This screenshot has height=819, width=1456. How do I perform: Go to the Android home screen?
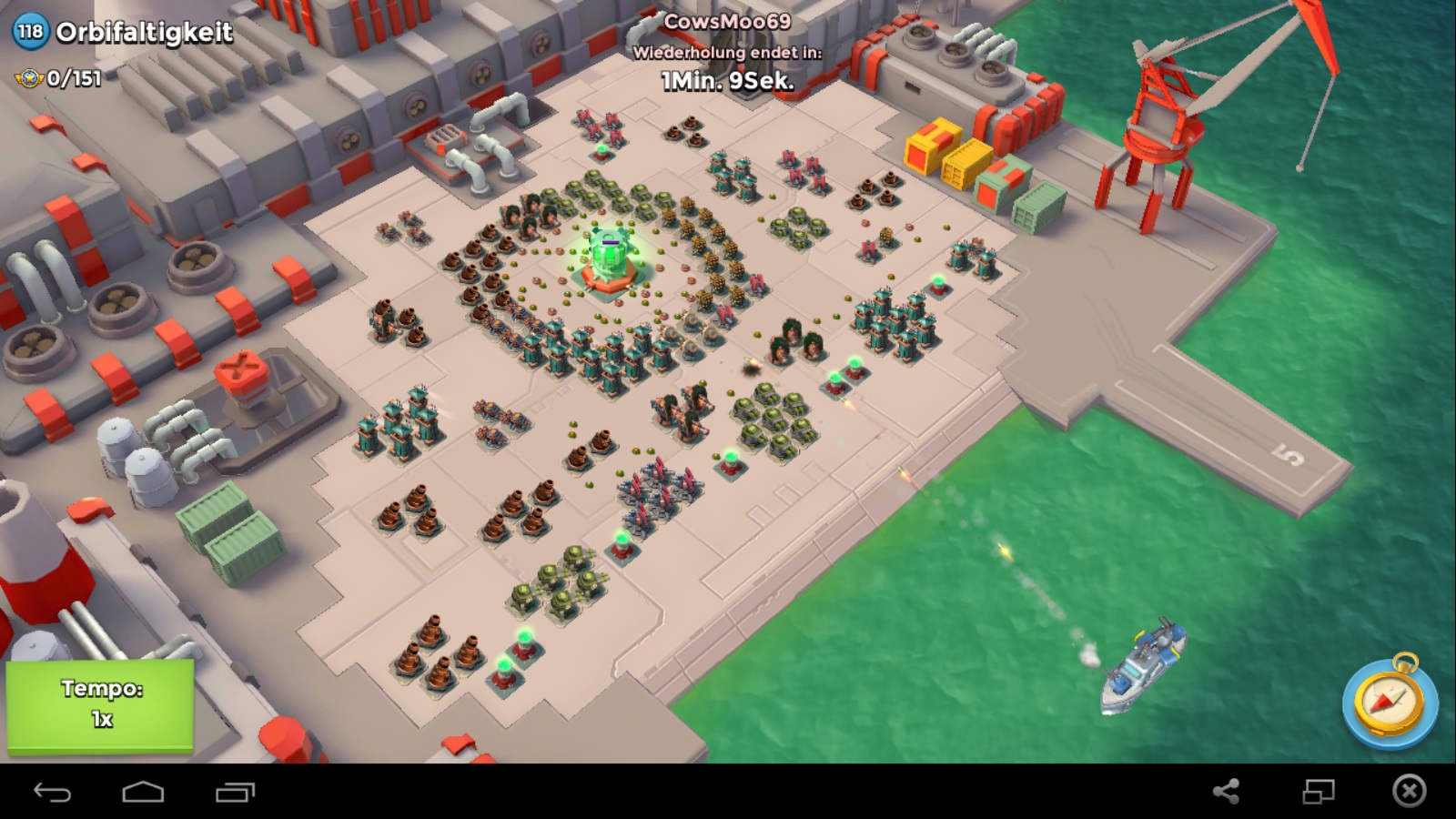[143, 792]
